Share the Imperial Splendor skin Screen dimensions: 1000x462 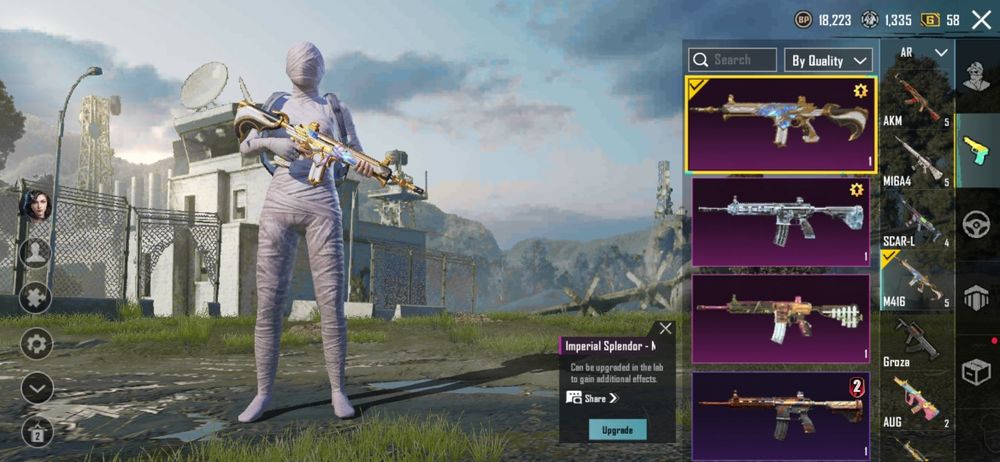[593, 398]
